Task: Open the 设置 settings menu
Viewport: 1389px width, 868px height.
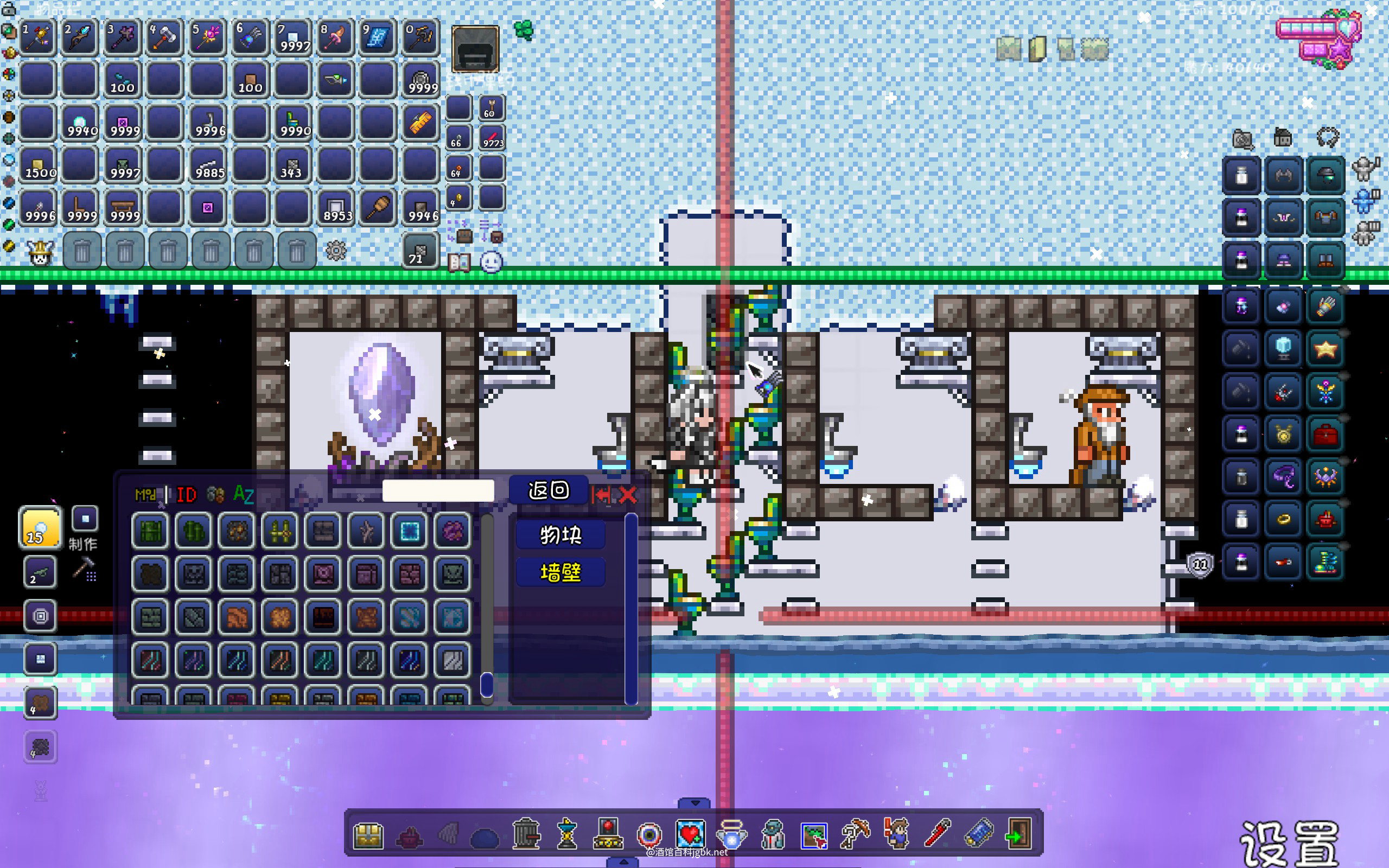Action: (x=1289, y=843)
